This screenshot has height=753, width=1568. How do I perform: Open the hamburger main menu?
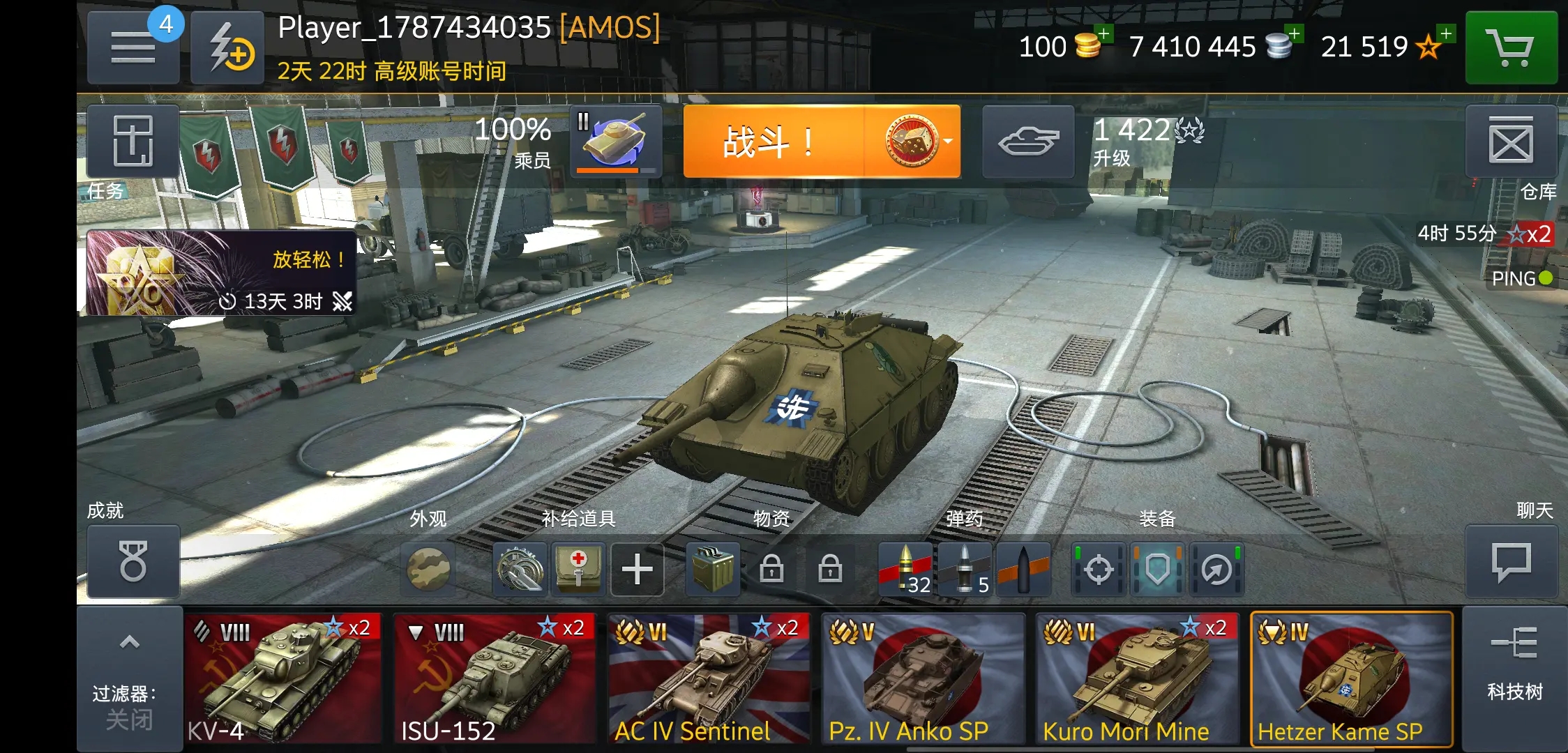[x=133, y=47]
